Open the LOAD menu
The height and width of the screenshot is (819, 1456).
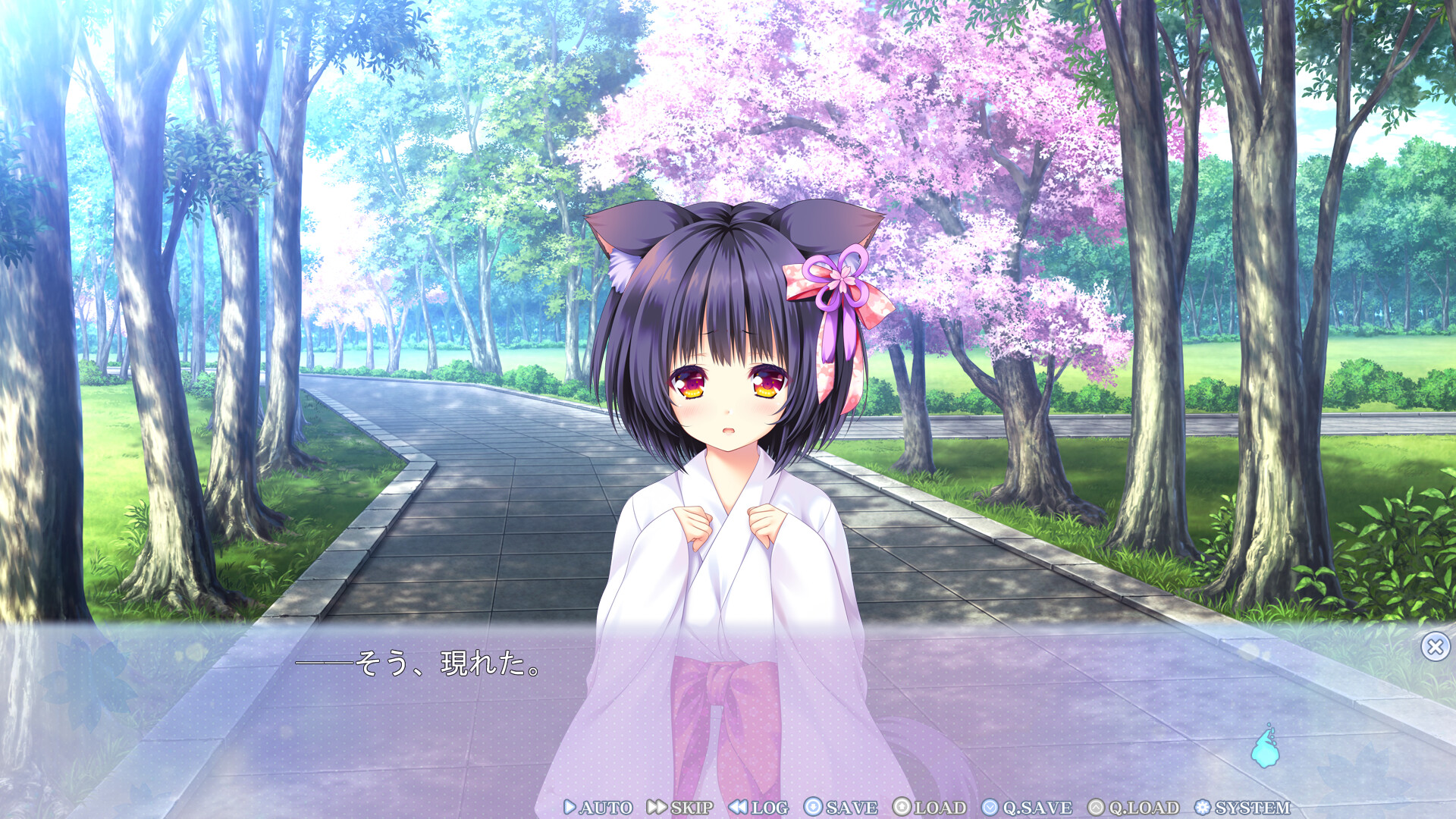pos(930,808)
